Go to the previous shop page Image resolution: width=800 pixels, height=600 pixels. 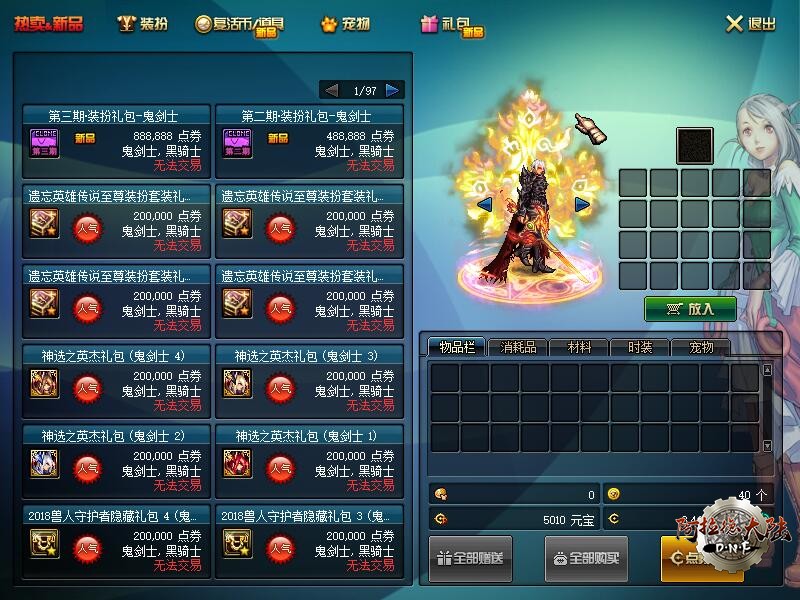click(331, 90)
